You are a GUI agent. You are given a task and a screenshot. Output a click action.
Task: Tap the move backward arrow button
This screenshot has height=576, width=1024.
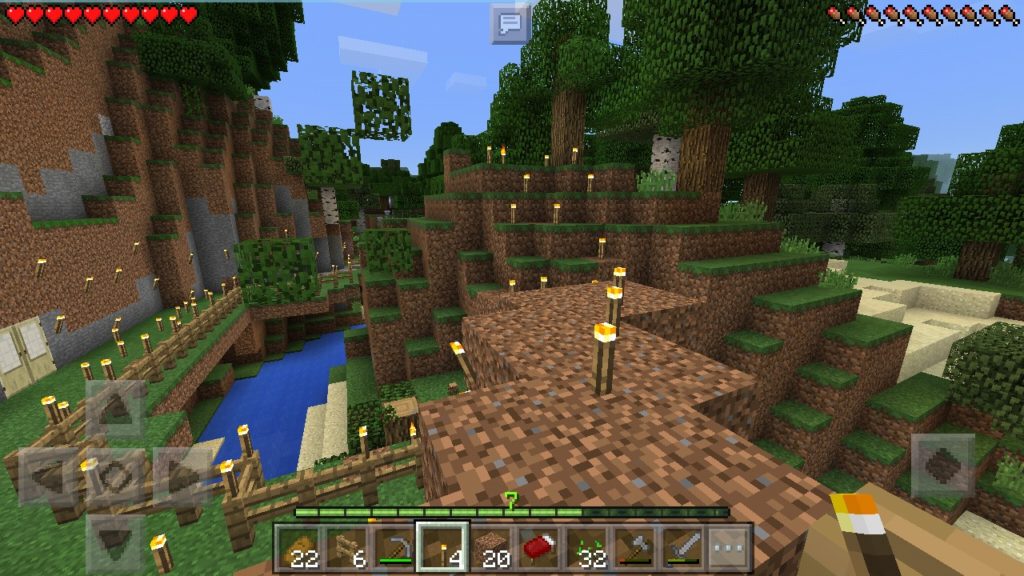pos(113,542)
